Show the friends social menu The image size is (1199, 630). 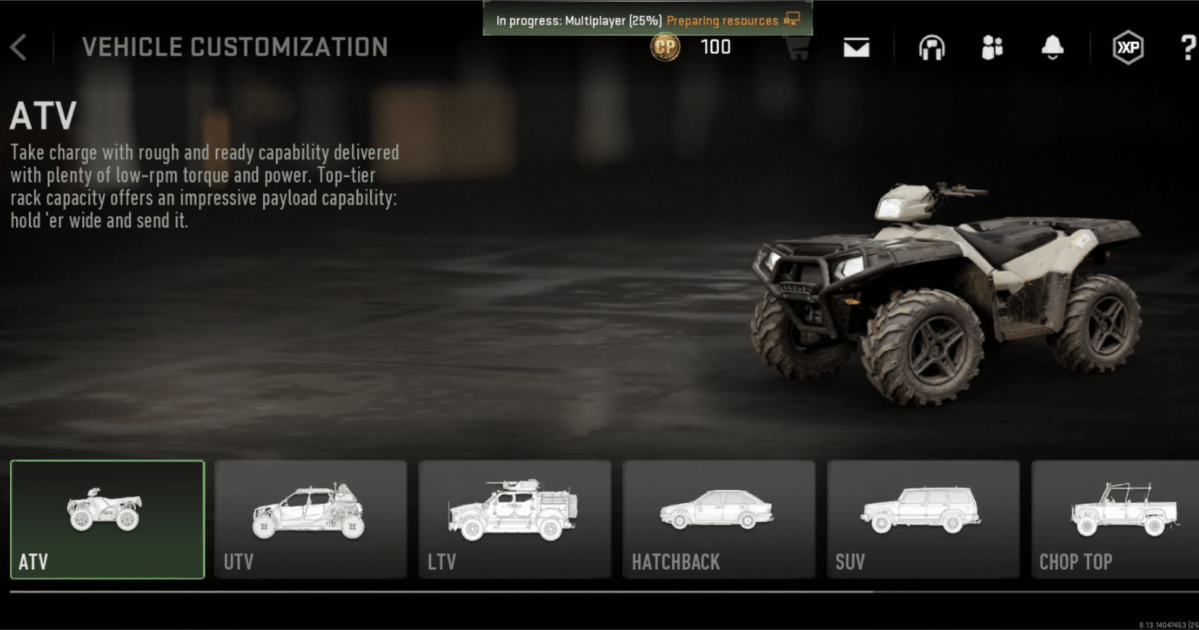coord(992,48)
